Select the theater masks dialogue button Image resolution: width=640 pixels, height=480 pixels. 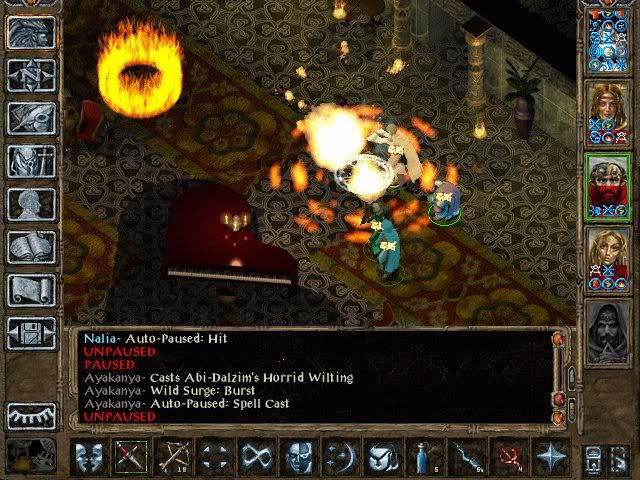tap(90, 457)
